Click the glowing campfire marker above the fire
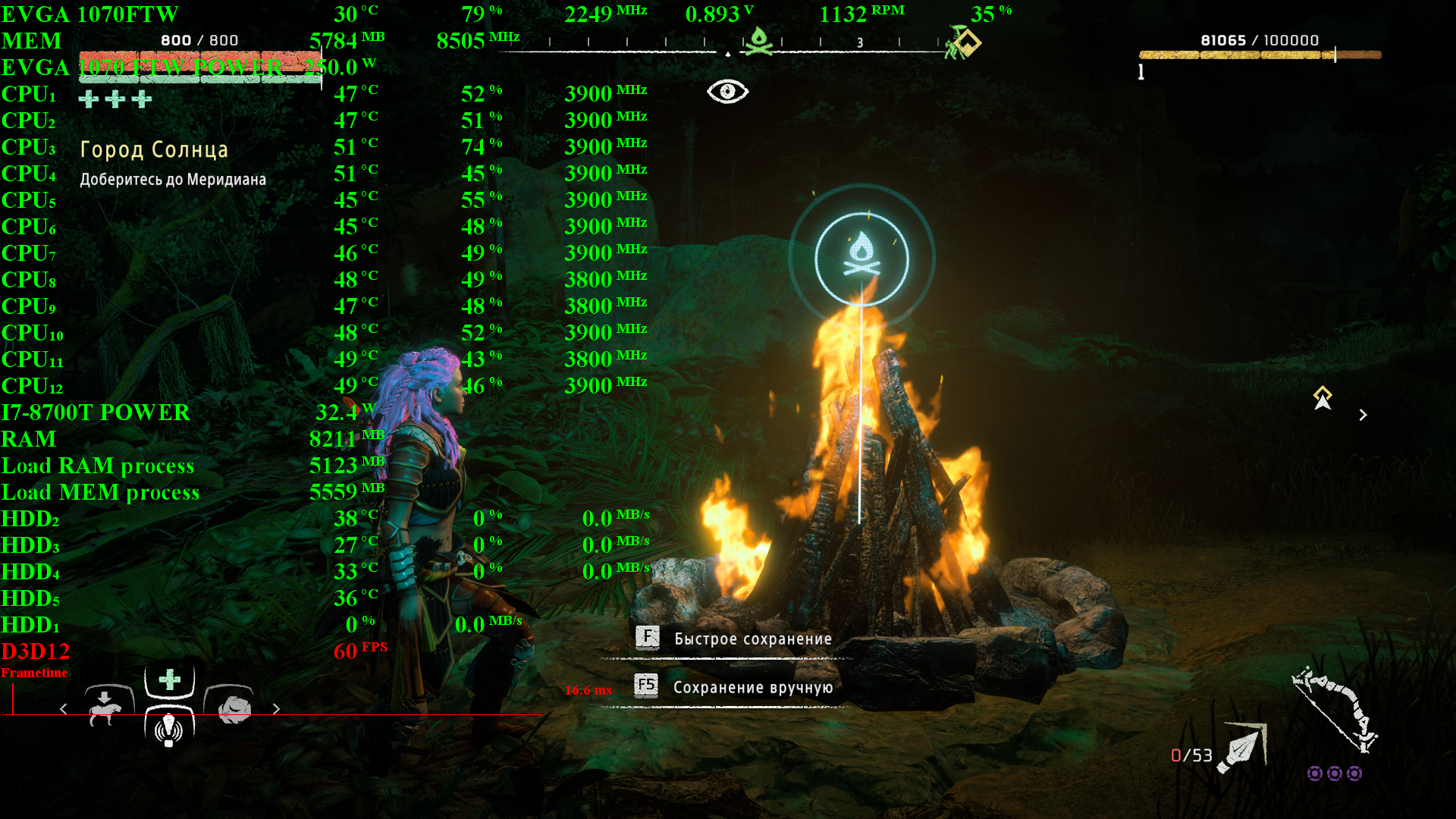1456x819 pixels. click(861, 259)
